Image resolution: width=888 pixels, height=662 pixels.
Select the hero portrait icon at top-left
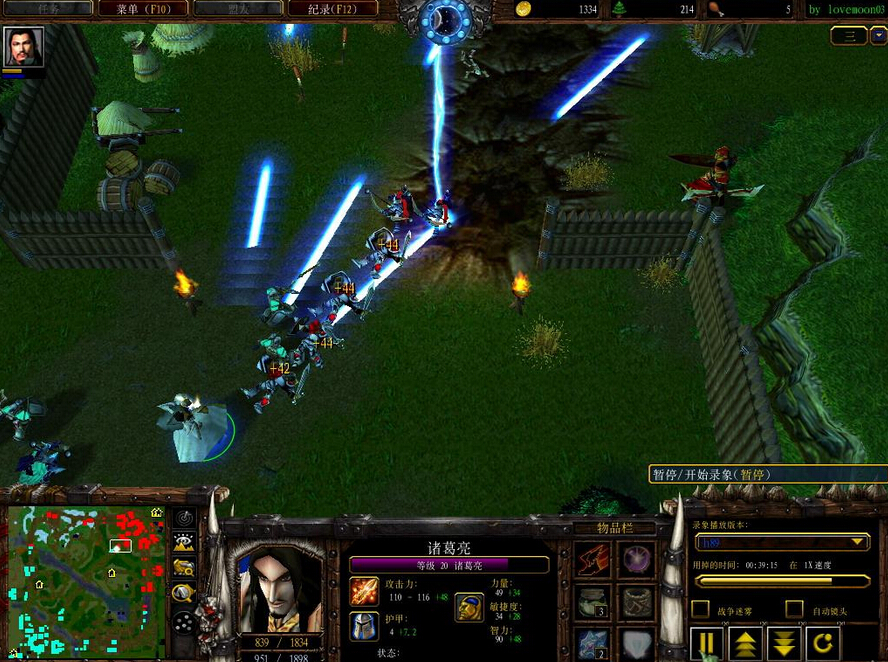(x=23, y=46)
